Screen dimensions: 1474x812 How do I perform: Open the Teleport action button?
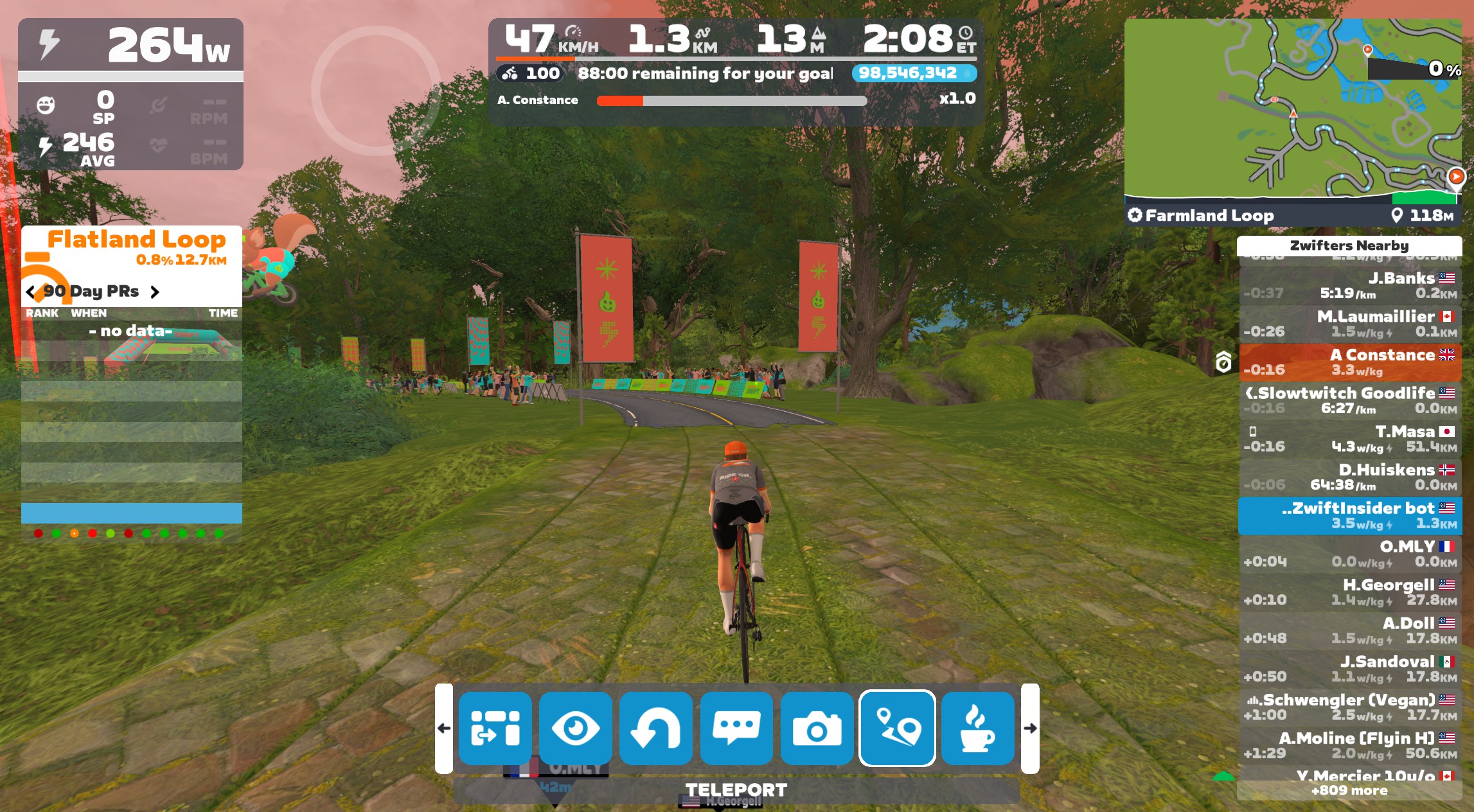click(897, 728)
